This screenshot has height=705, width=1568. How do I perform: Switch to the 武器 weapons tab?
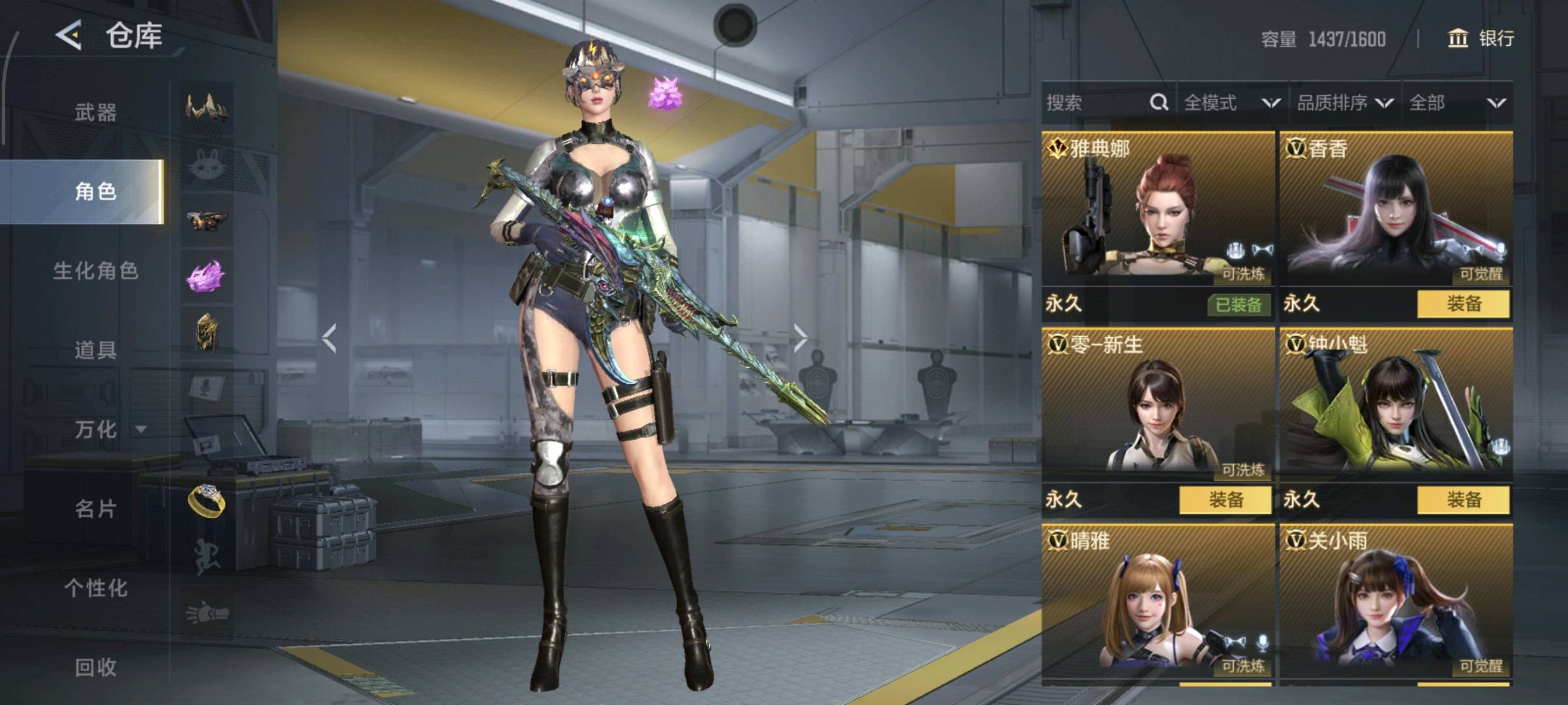pyautogui.click(x=95, y=112)
